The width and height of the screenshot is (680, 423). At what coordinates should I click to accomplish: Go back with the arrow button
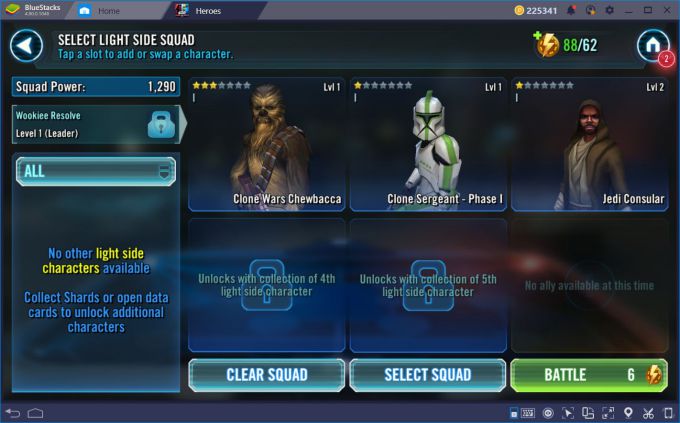[x=27, y=45]
